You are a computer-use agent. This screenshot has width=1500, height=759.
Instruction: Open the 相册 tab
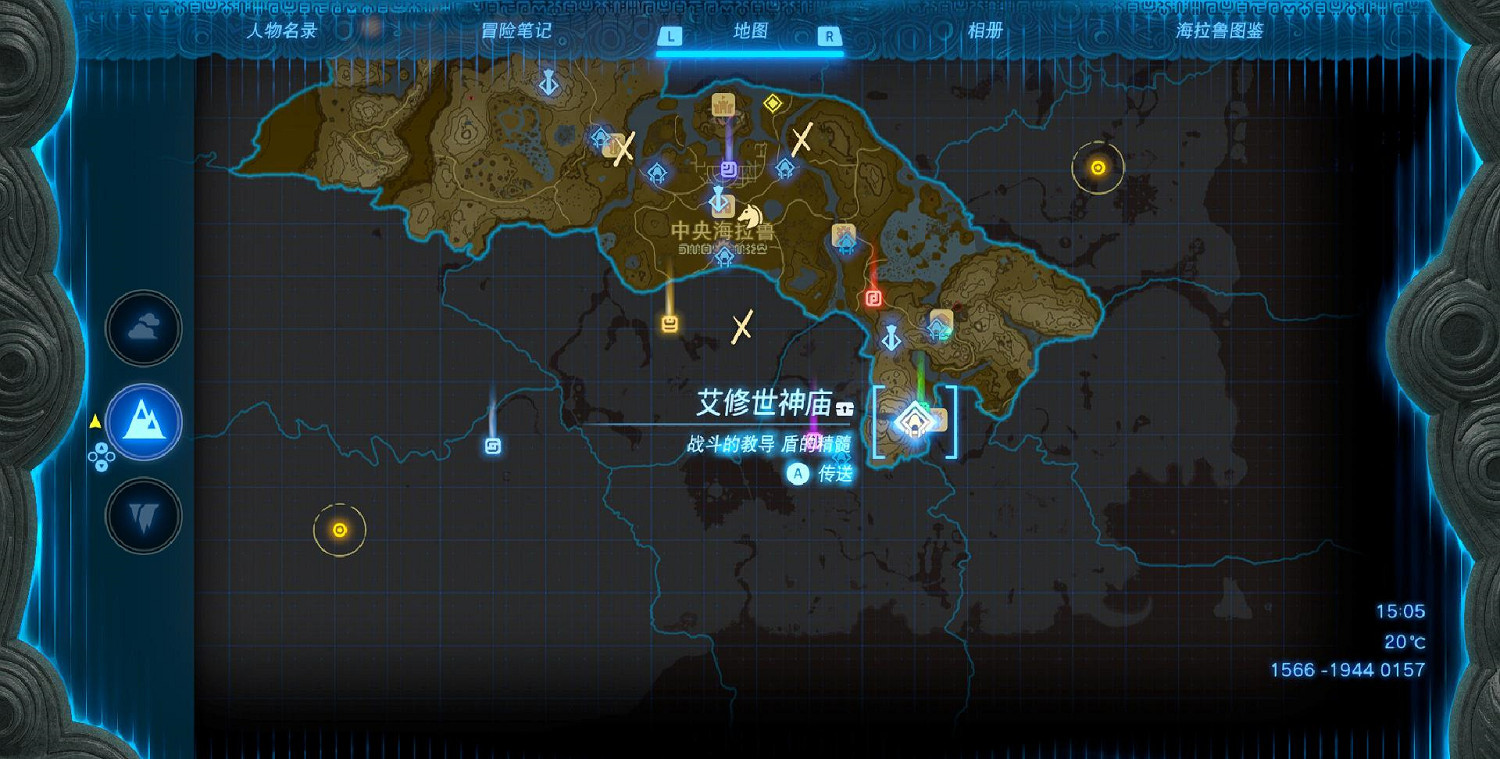pyautogui.click(x=987, y=31)
